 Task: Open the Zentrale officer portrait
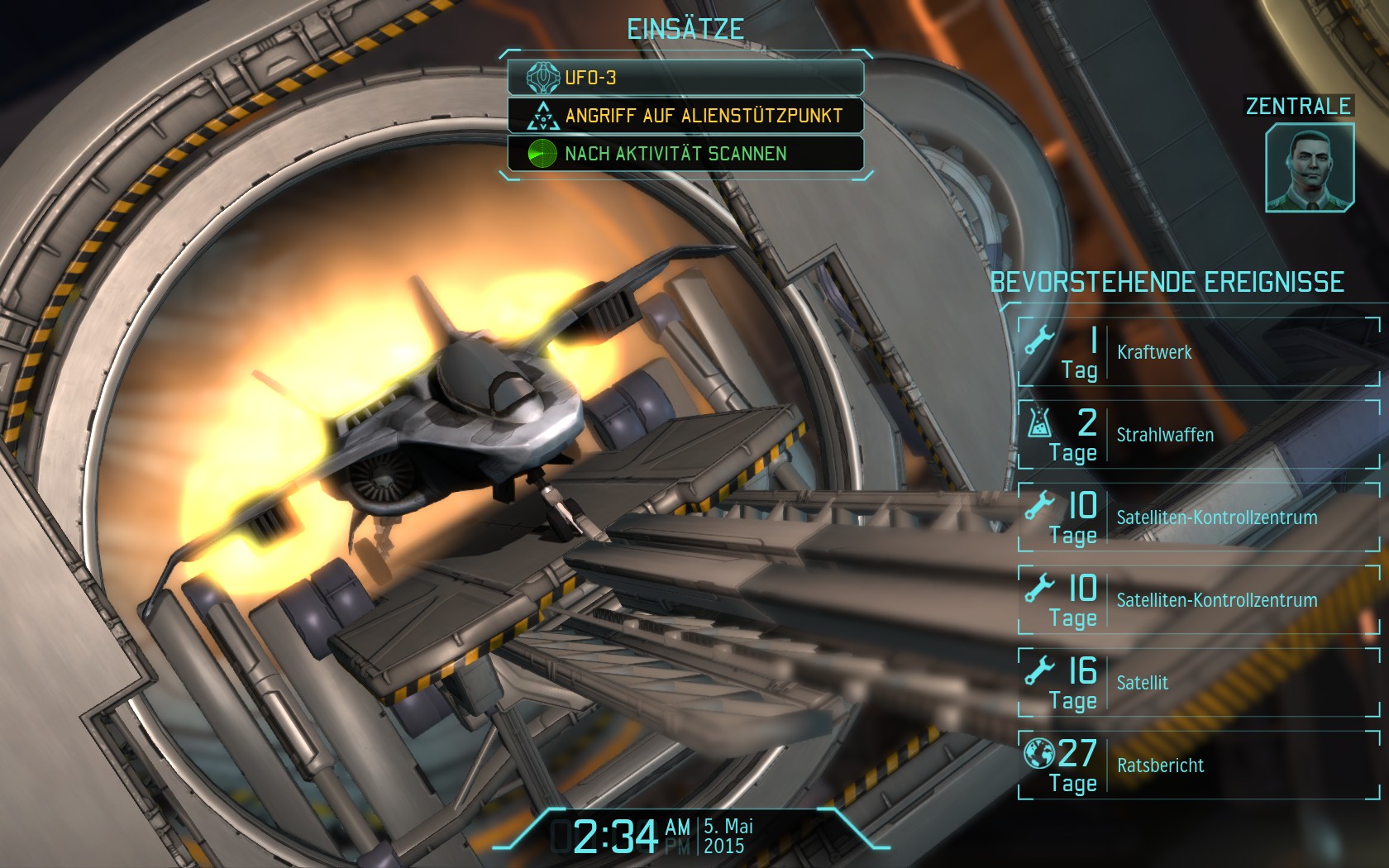[x=1309, y=168]
